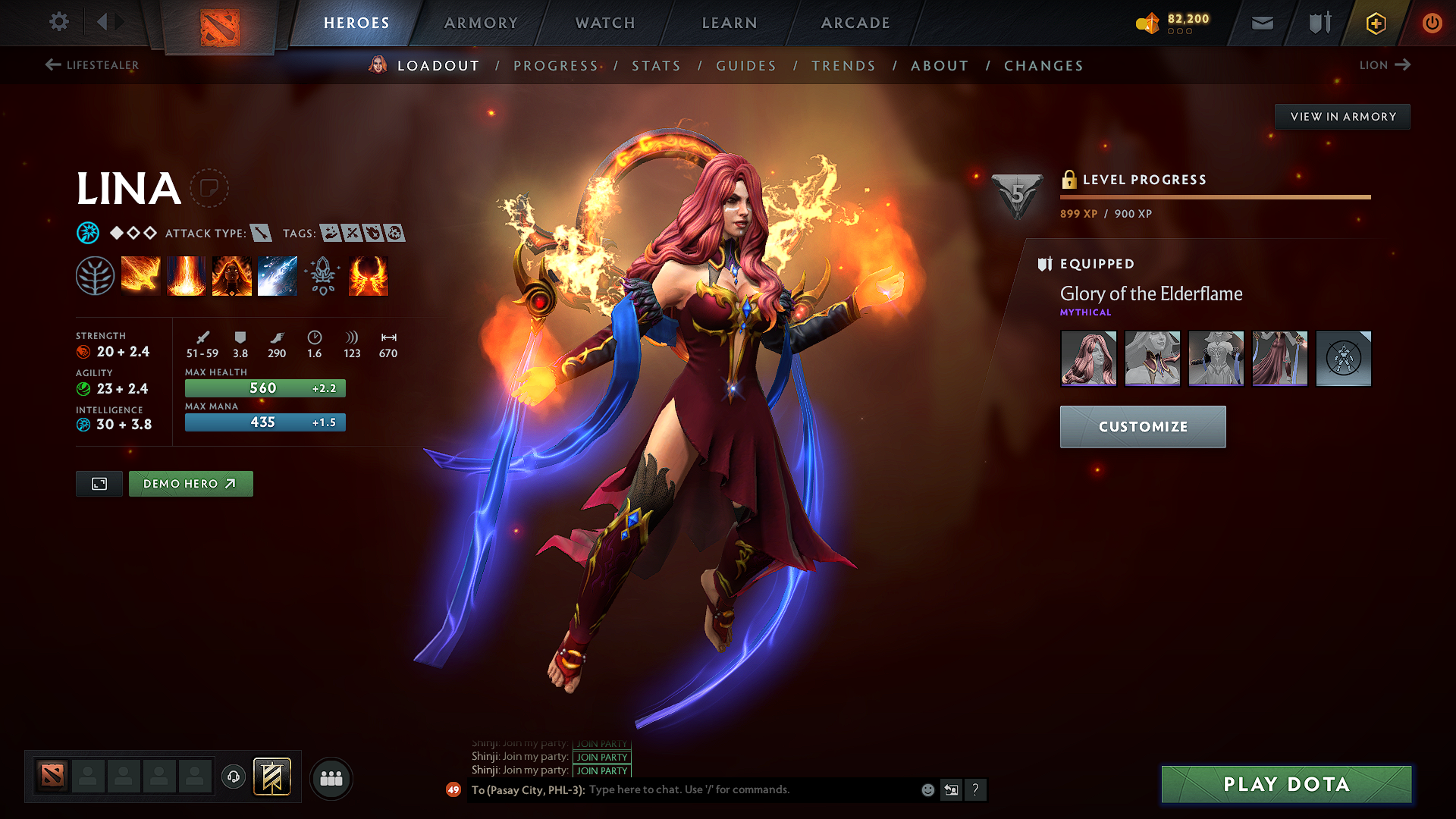Open the mail notifications icon
The width and height of the screenshot is (1456, 819).
(1261, 23)
